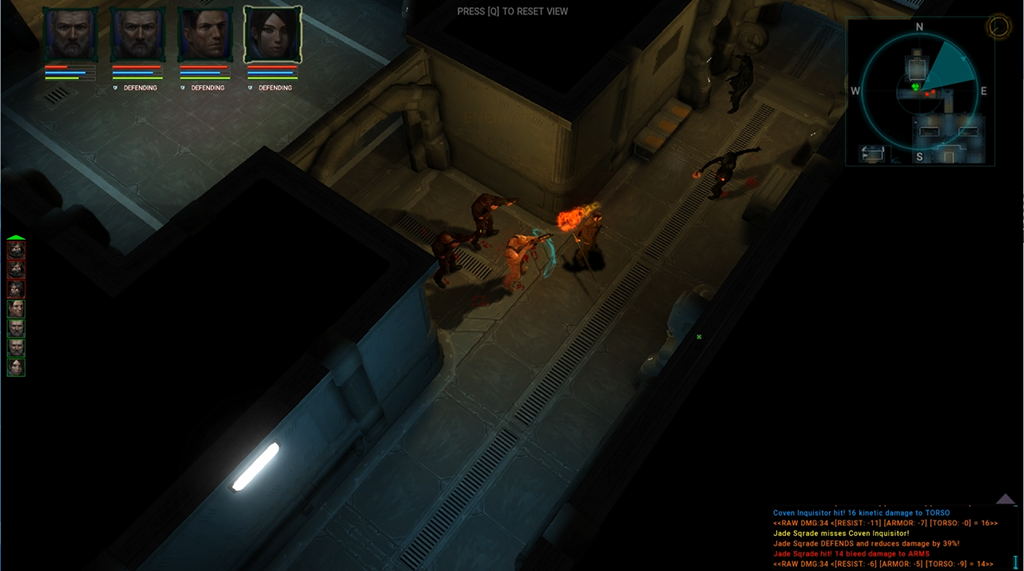Select the clean-shaven dark-haired man's party portrait
The height and width of the screenshot is (571, 1024).
(205, 35)
